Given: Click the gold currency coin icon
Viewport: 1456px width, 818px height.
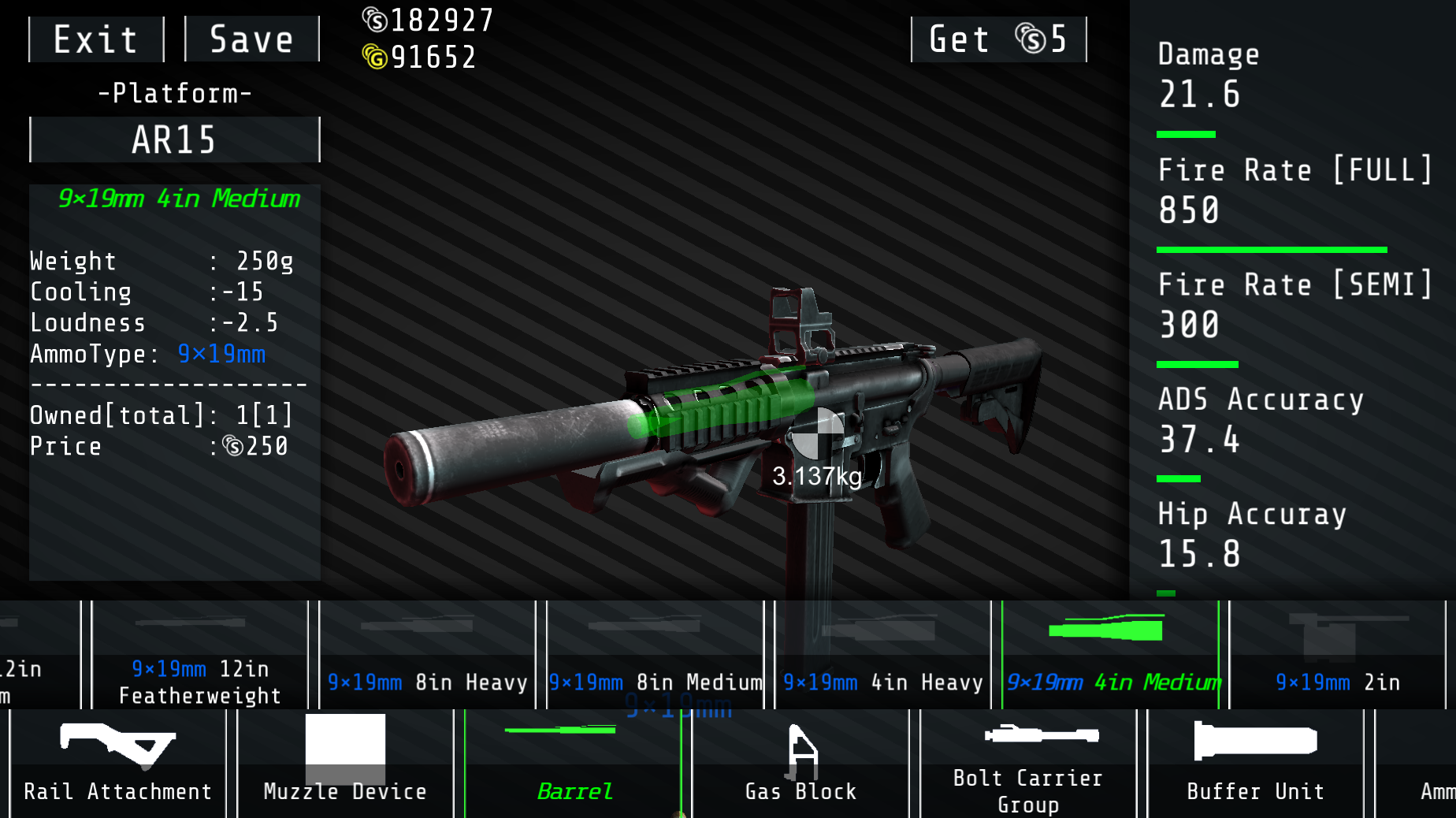Looking at the screenshot, I should (x=376, y=57).
